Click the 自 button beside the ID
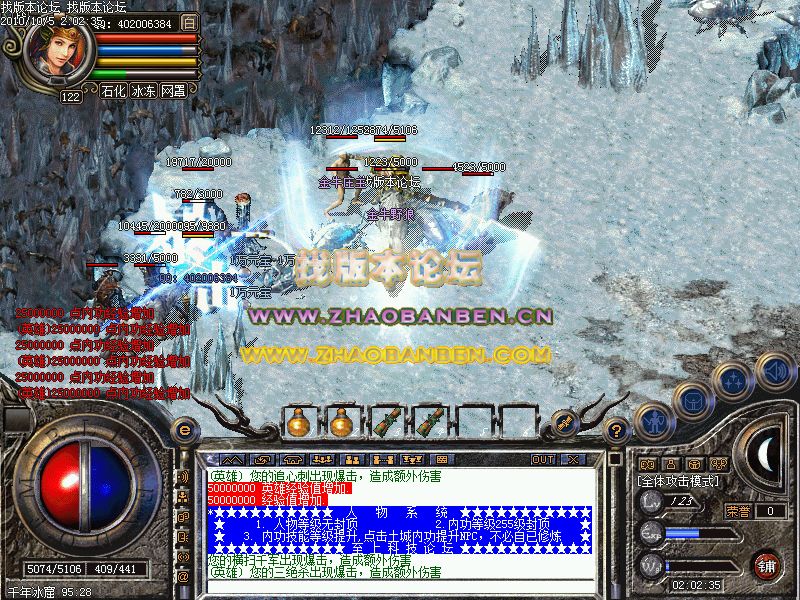800x600 pixels. pyautogui.click(x=189, y=23)
